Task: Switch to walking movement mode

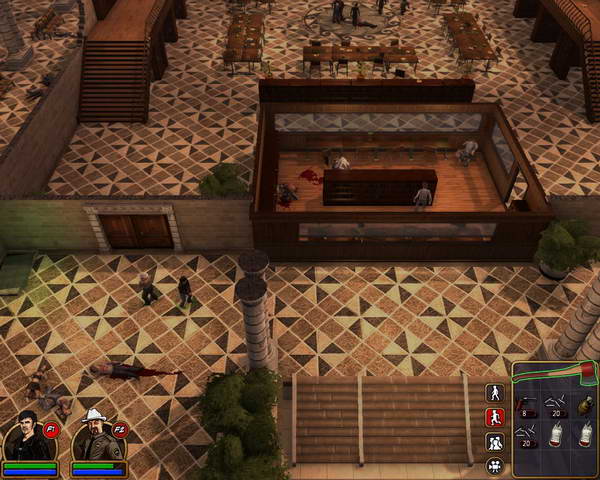Action: [x=494, y=393]
